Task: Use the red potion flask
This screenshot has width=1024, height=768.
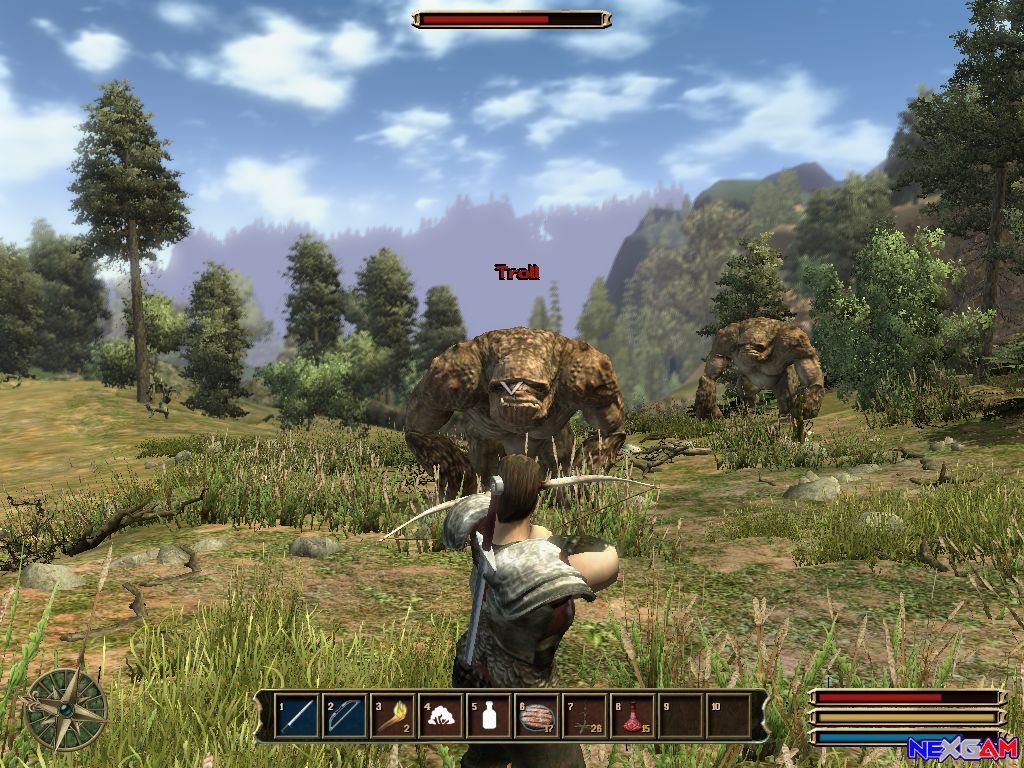Action: (633, 716)
